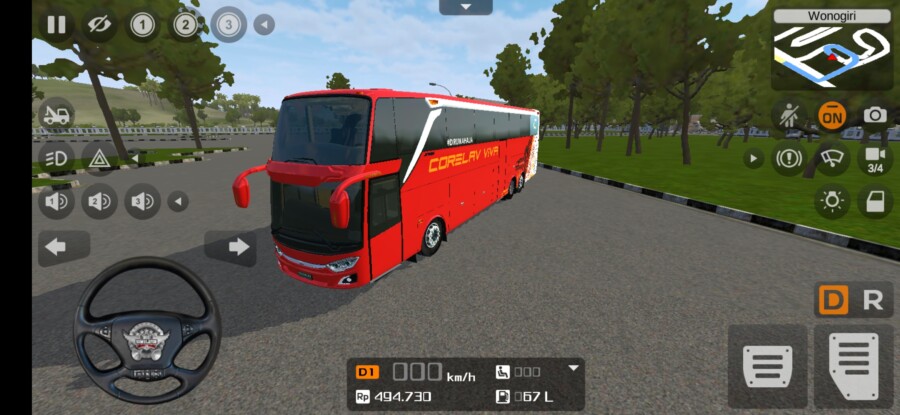Screen dimensions: 900x415
Task: Open the Wonogiri minimap
Action: point(831,50)
